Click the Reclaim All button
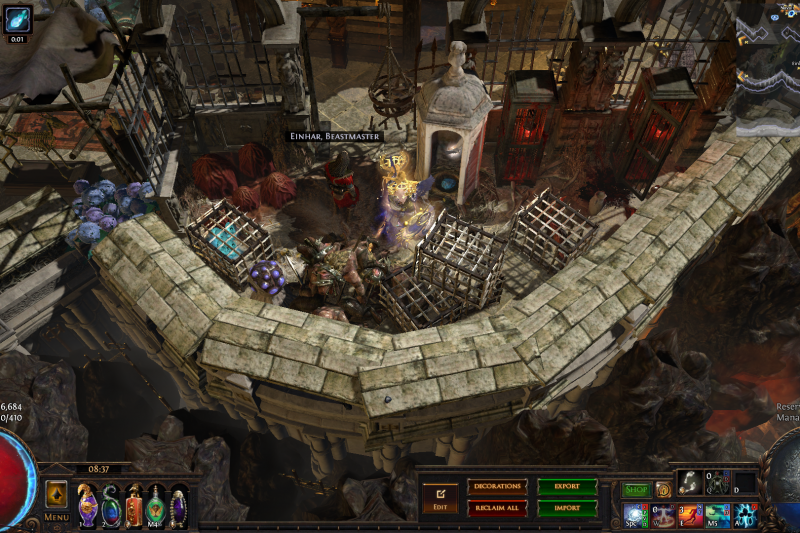The height and width of the screenshot is (533, 800). (496, 507)
